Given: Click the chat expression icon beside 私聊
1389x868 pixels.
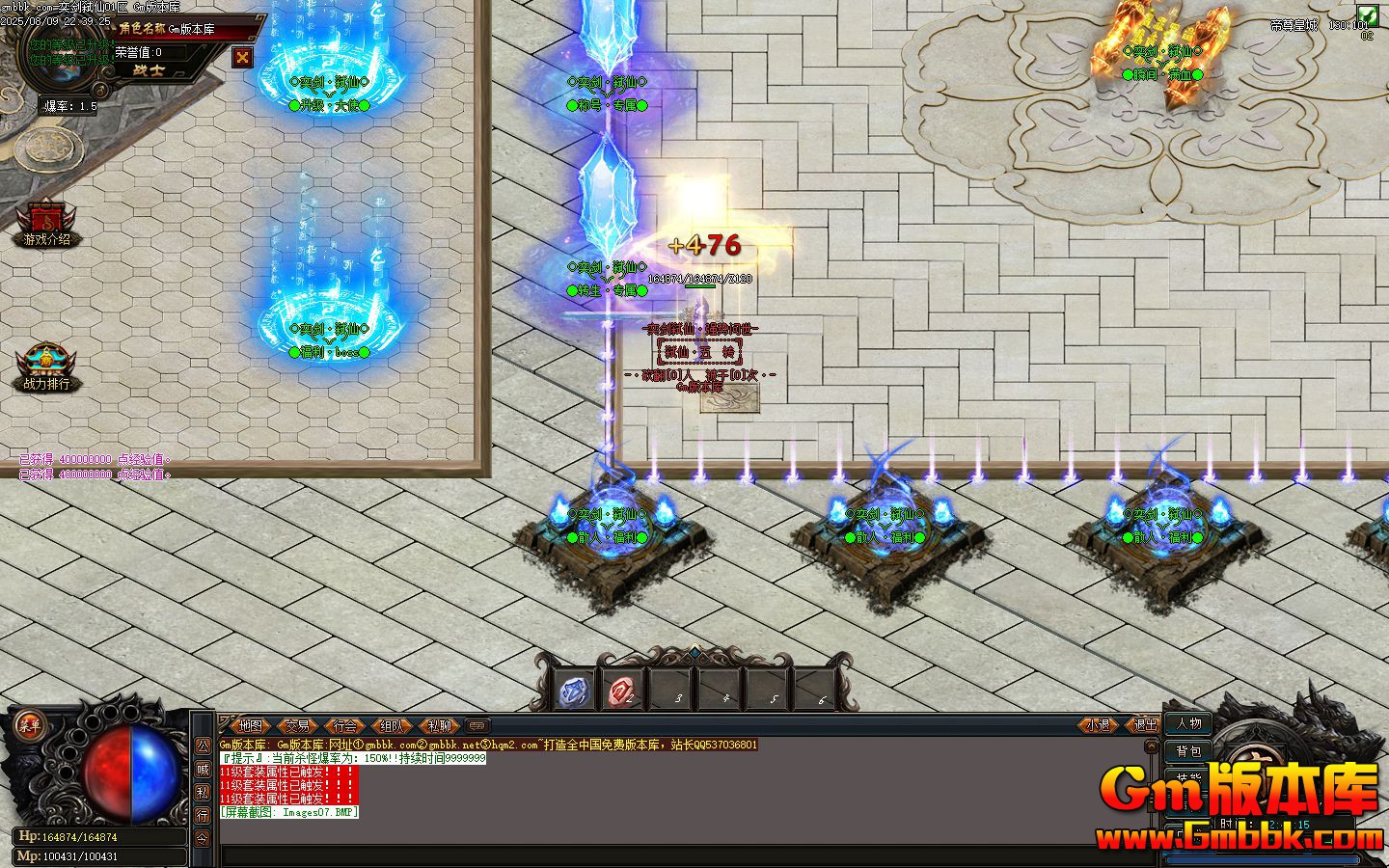Looking at the screenshot, I should click(477, 726).
